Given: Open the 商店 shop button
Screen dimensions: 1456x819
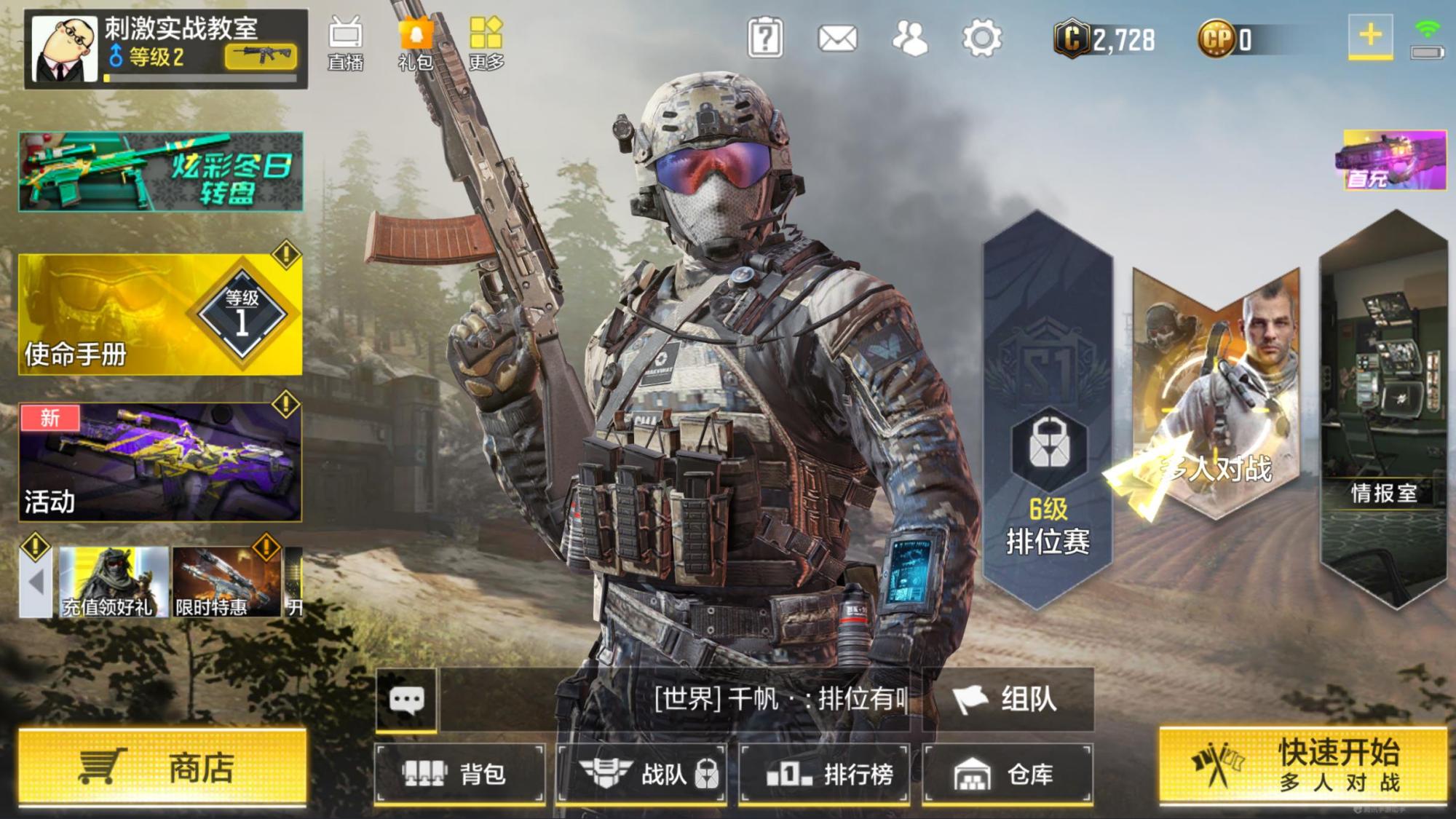Looking at the screenshot, I should (162, 768).
